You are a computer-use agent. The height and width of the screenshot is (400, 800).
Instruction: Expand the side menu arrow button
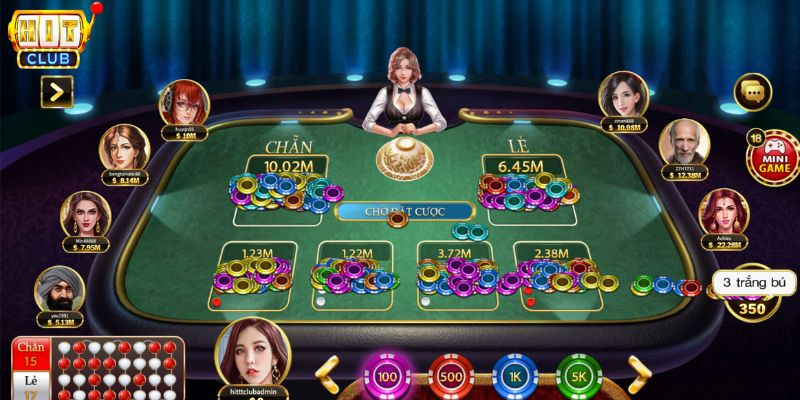[57, 93]
